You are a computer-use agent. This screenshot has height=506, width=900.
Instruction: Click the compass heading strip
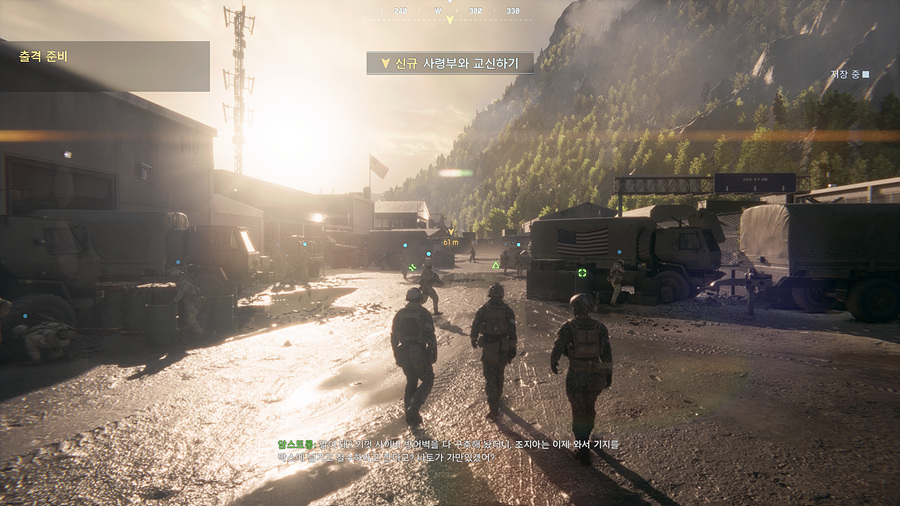click(x=449, y=12)
